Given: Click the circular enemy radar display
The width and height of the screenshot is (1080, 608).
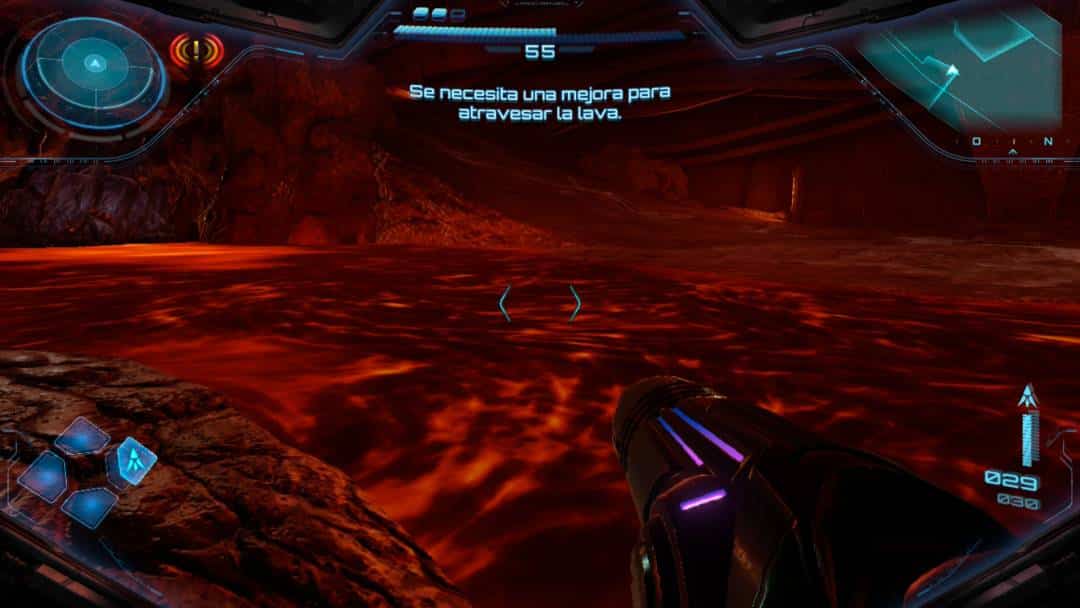Looking at the screenshot, I should point(93,67).
